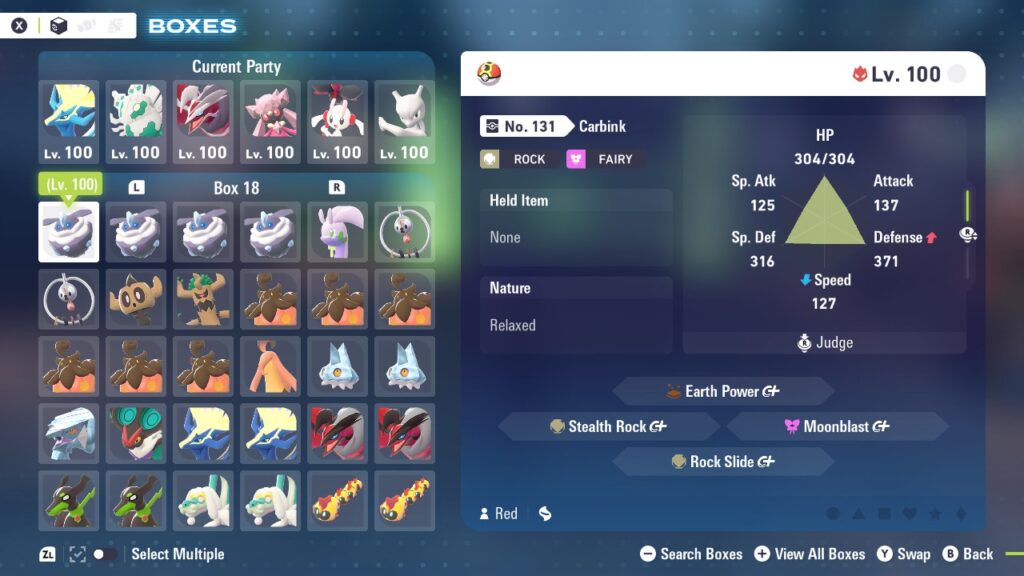Viewport: 1024px width, 576px height.
Task: Click the heart marking icon
Action: (x=909, y=514)
